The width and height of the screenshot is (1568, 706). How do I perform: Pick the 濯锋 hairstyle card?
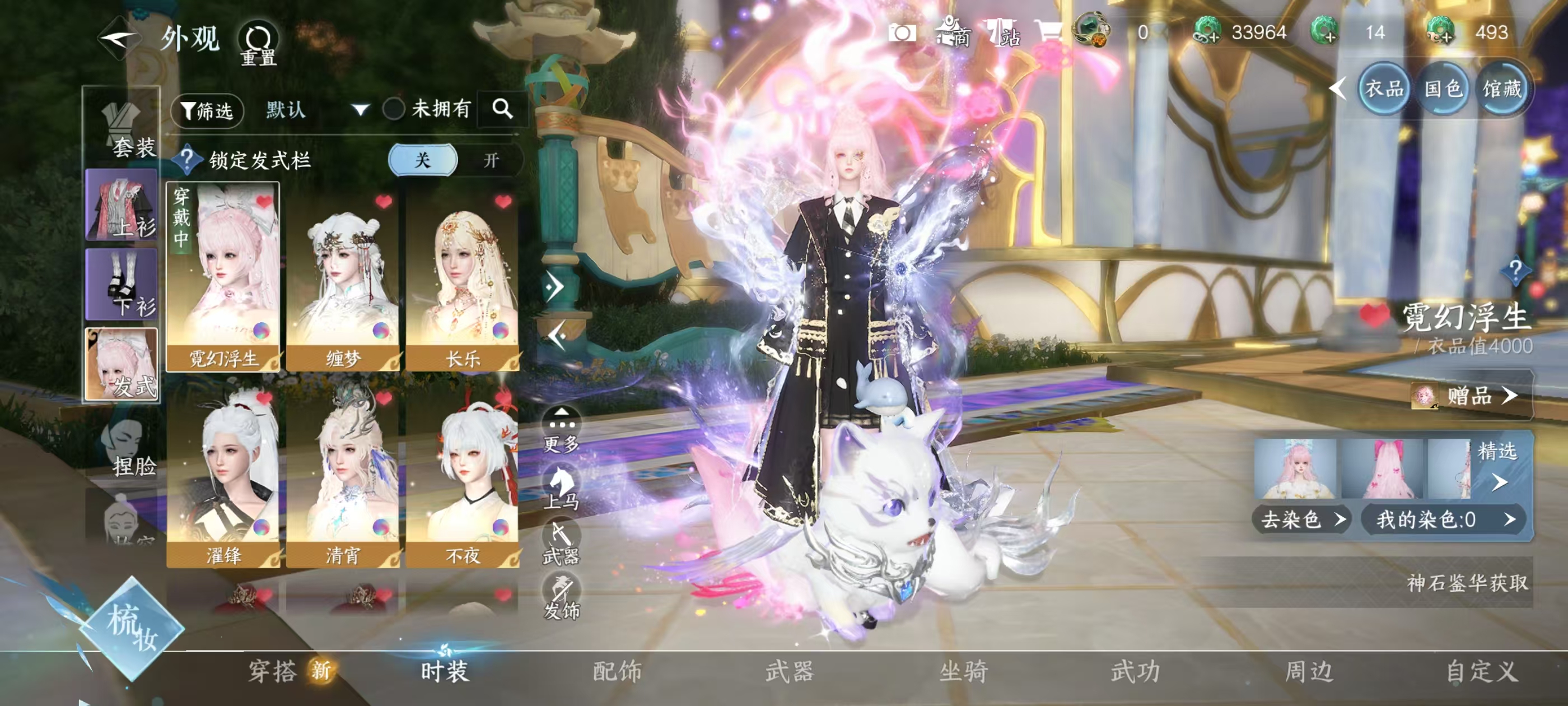coord(223,475)
